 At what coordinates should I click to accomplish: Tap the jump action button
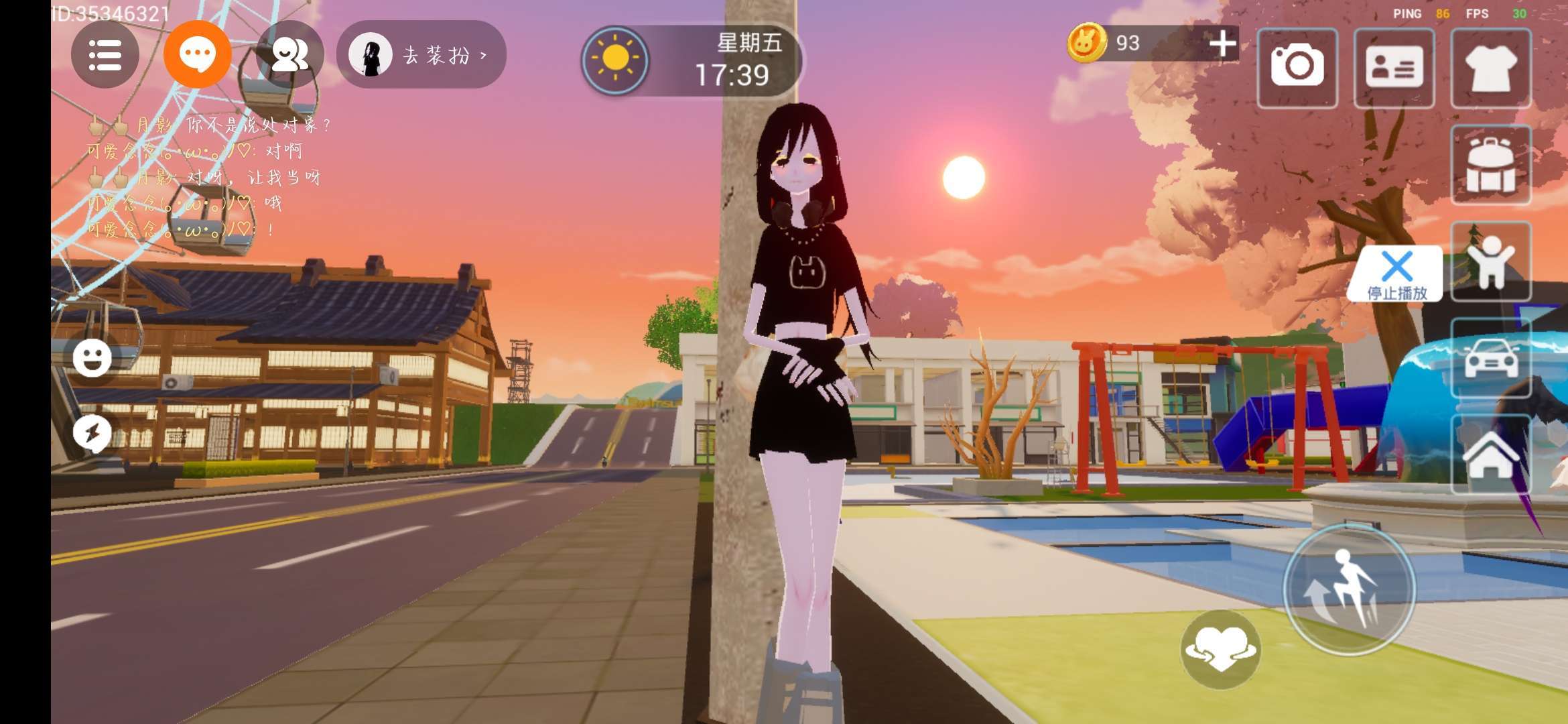[x=1348, y=590]
